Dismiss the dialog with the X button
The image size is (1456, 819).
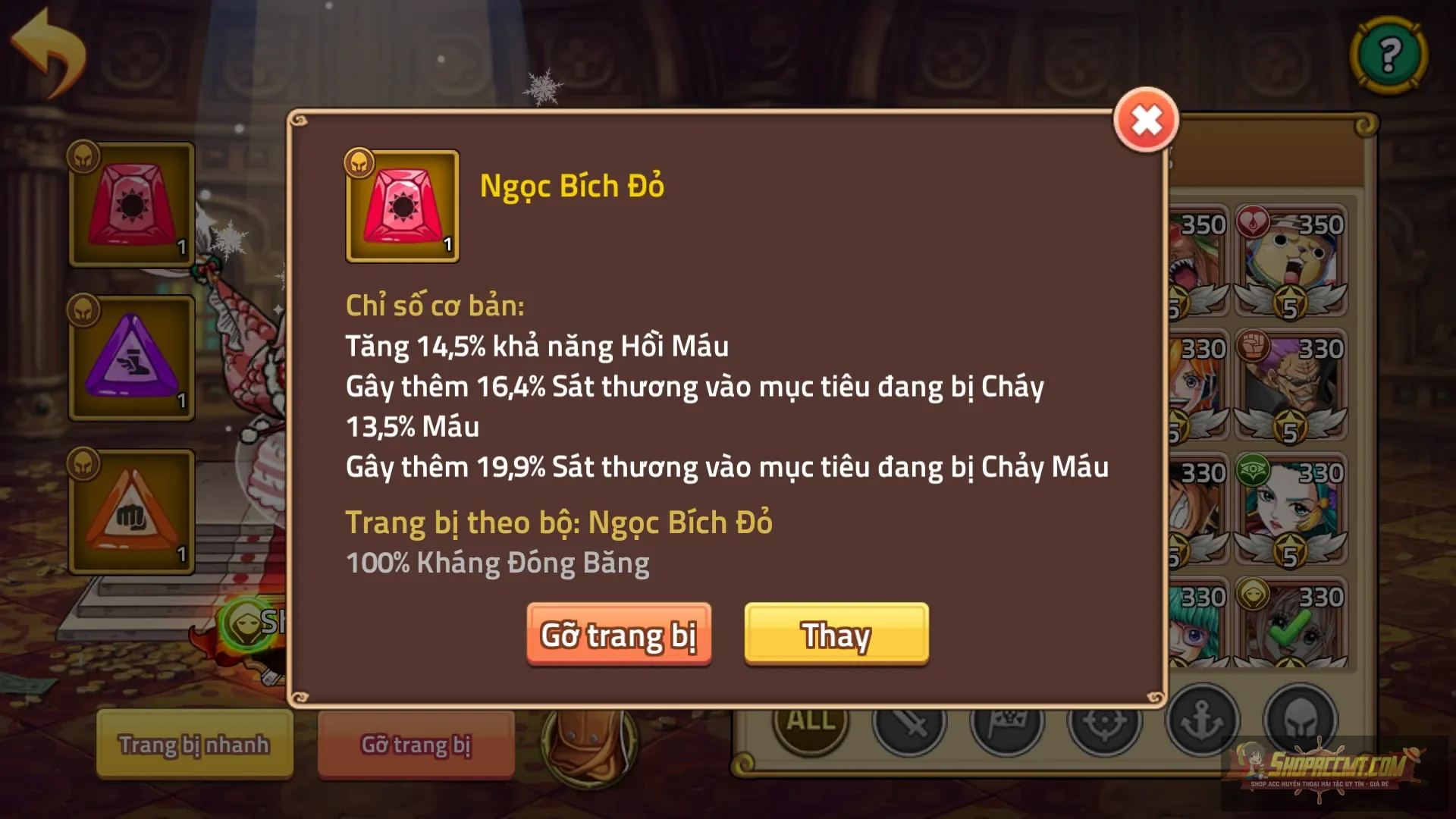coord(1146,120)
